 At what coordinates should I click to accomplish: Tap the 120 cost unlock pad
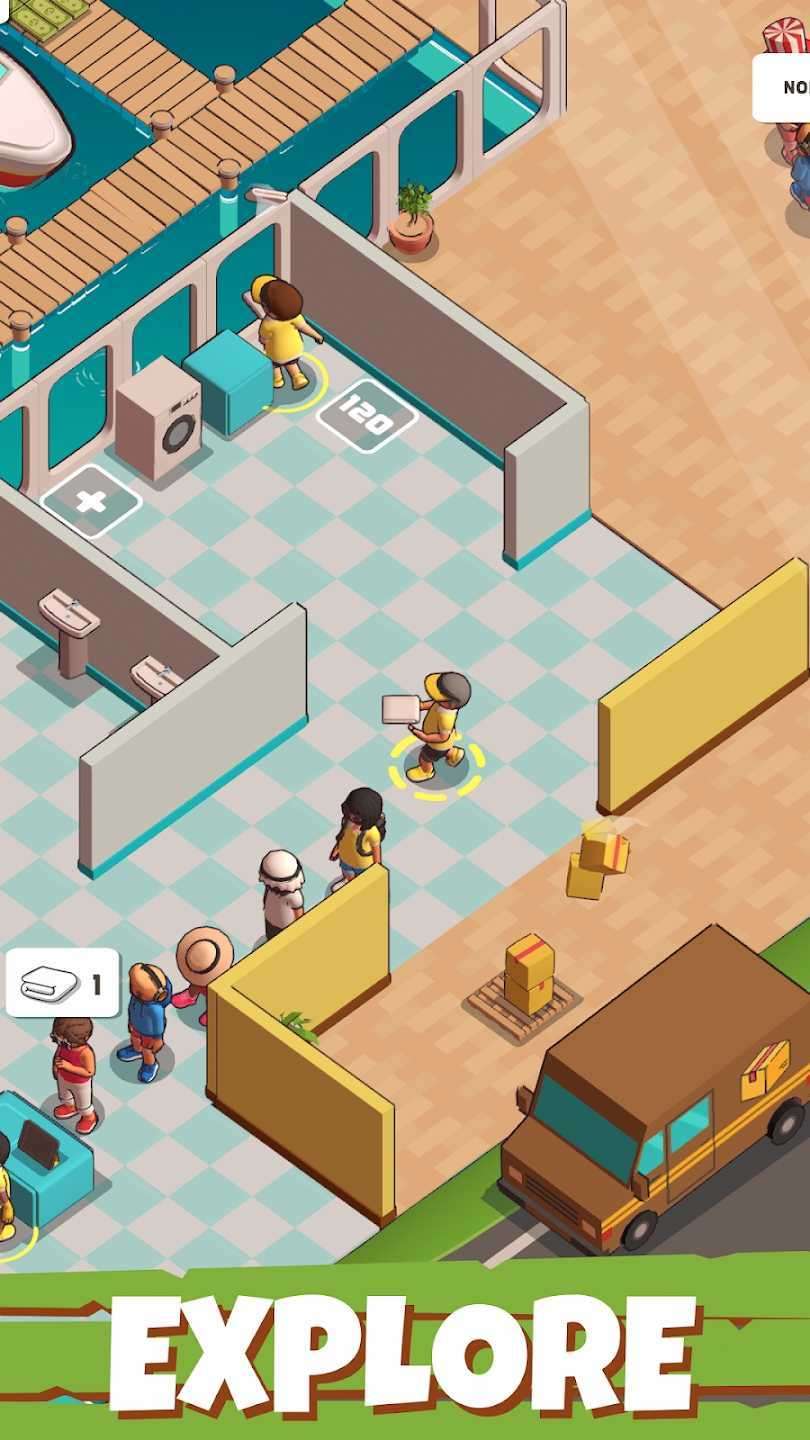pos(367,416)
